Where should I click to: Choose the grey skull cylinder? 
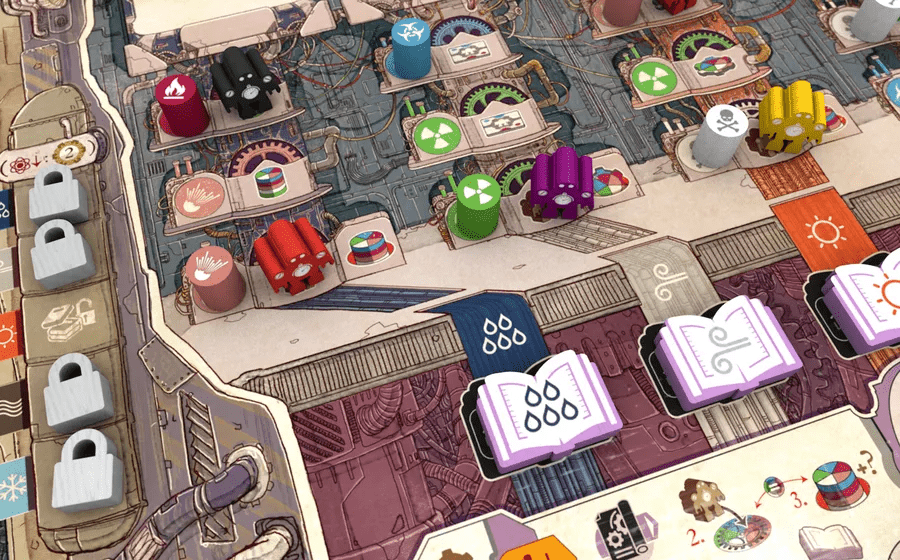click(719, 140)
